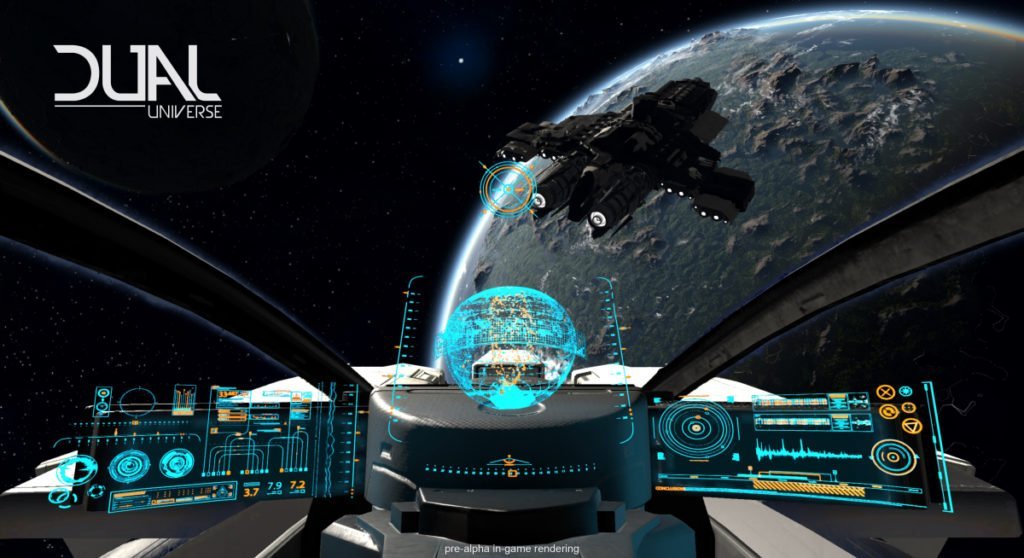The width and height of the screenshot is (1024, 558).
Task: Click the orange triangle circle icon
Action: click(910, 427)
